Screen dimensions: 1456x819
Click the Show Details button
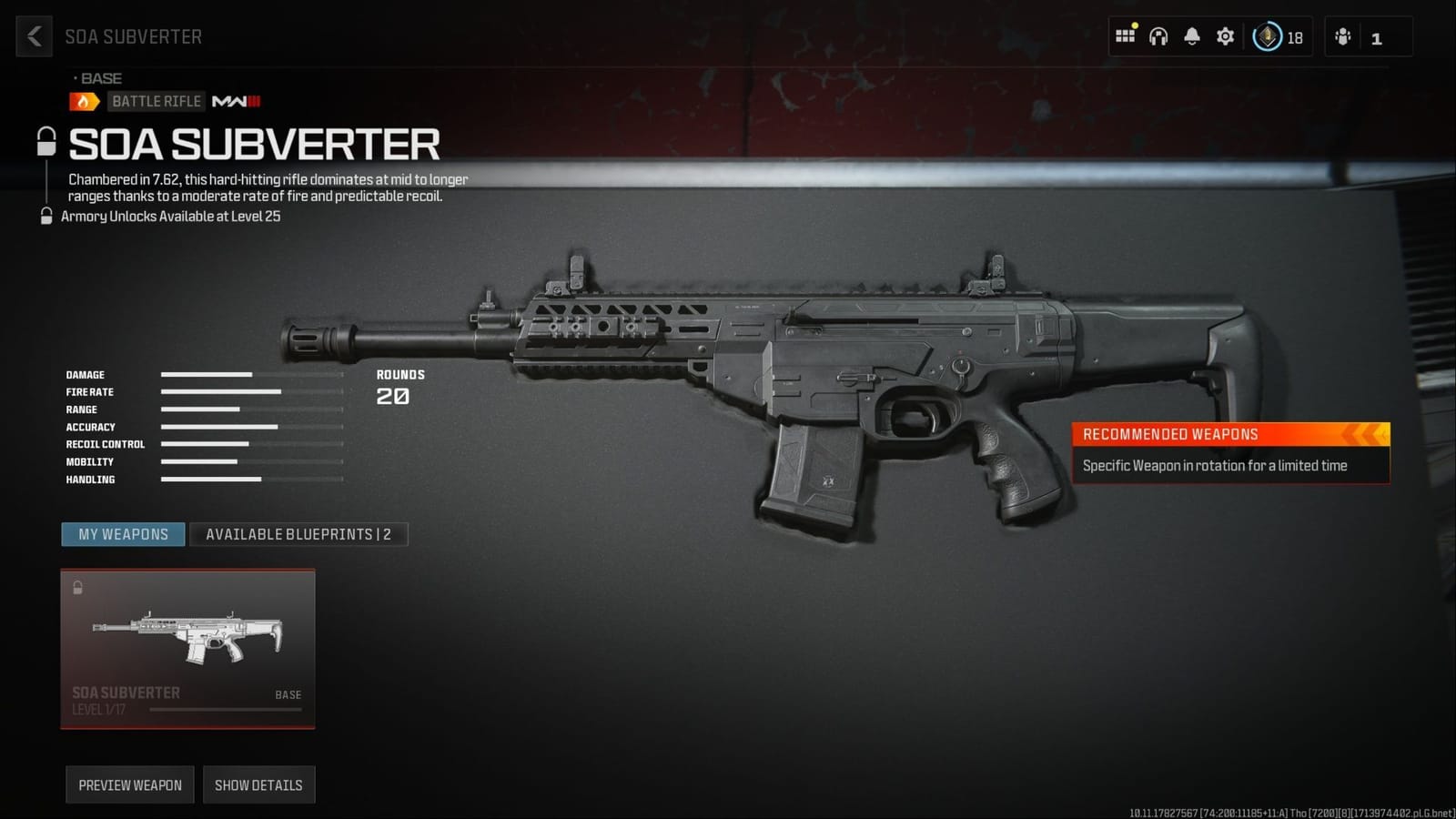258,784
